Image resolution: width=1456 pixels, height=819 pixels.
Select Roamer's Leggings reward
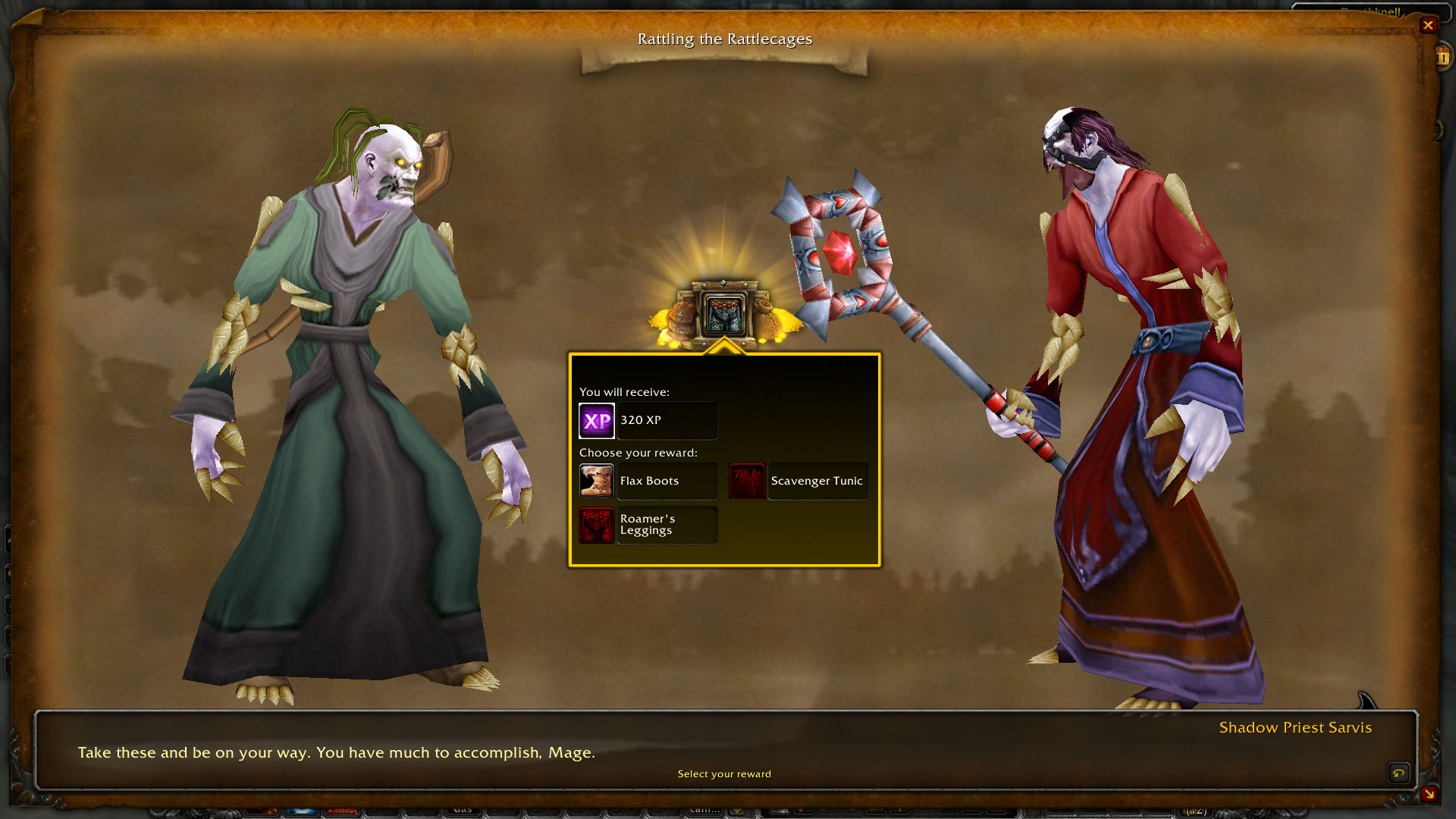(648, 525)
